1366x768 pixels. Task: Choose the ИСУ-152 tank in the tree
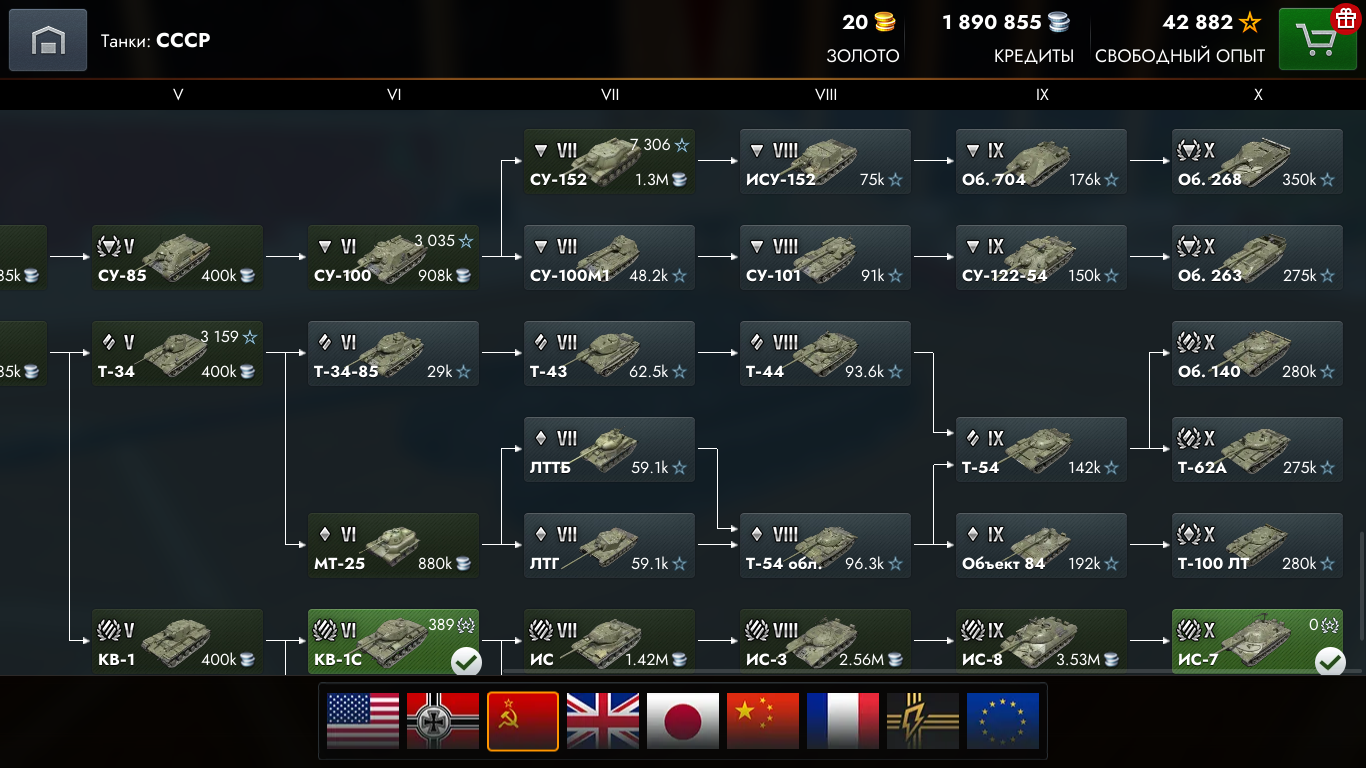[825, 162]
